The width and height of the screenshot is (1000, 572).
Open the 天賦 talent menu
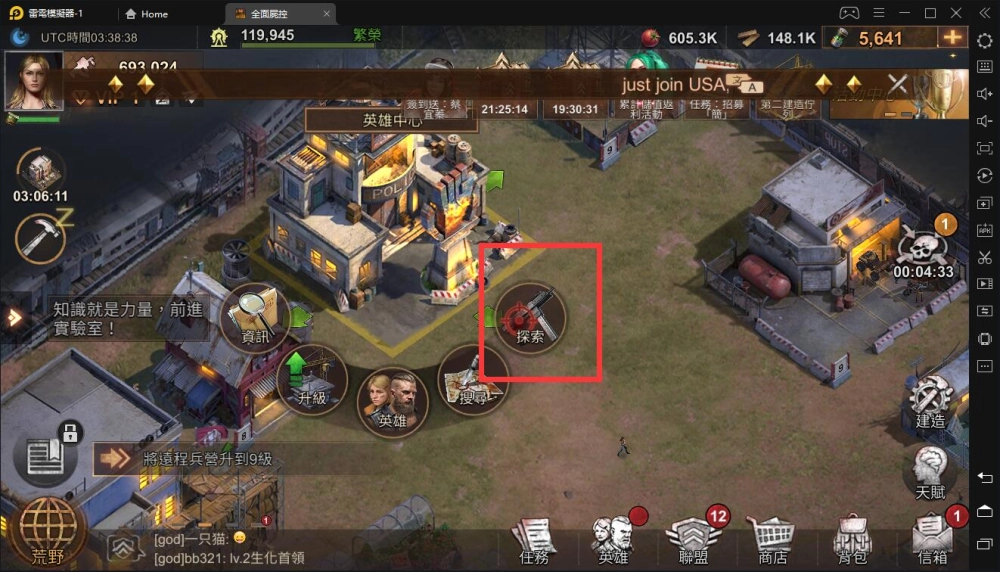point(930,472)
